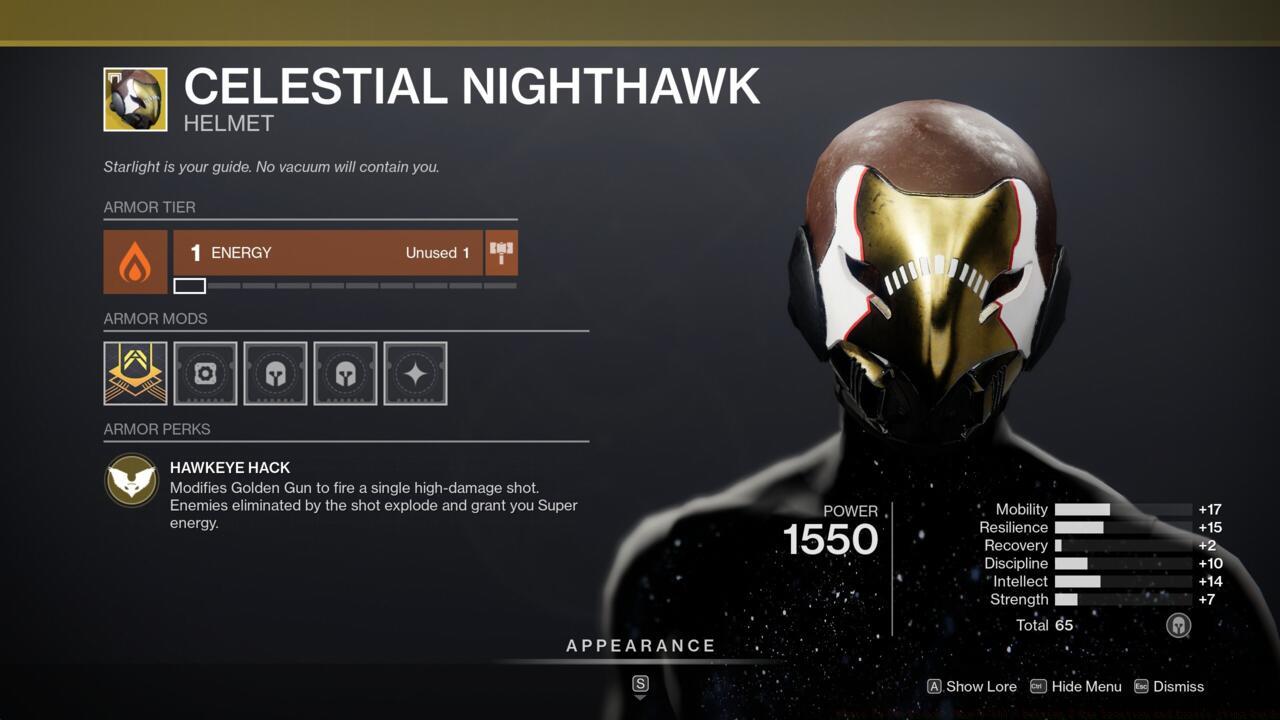Image resolution: width=1280 pixels, height=720 pixels.
Task: Click the helmet icon beside Total 65
Action: coord(1178,625)
